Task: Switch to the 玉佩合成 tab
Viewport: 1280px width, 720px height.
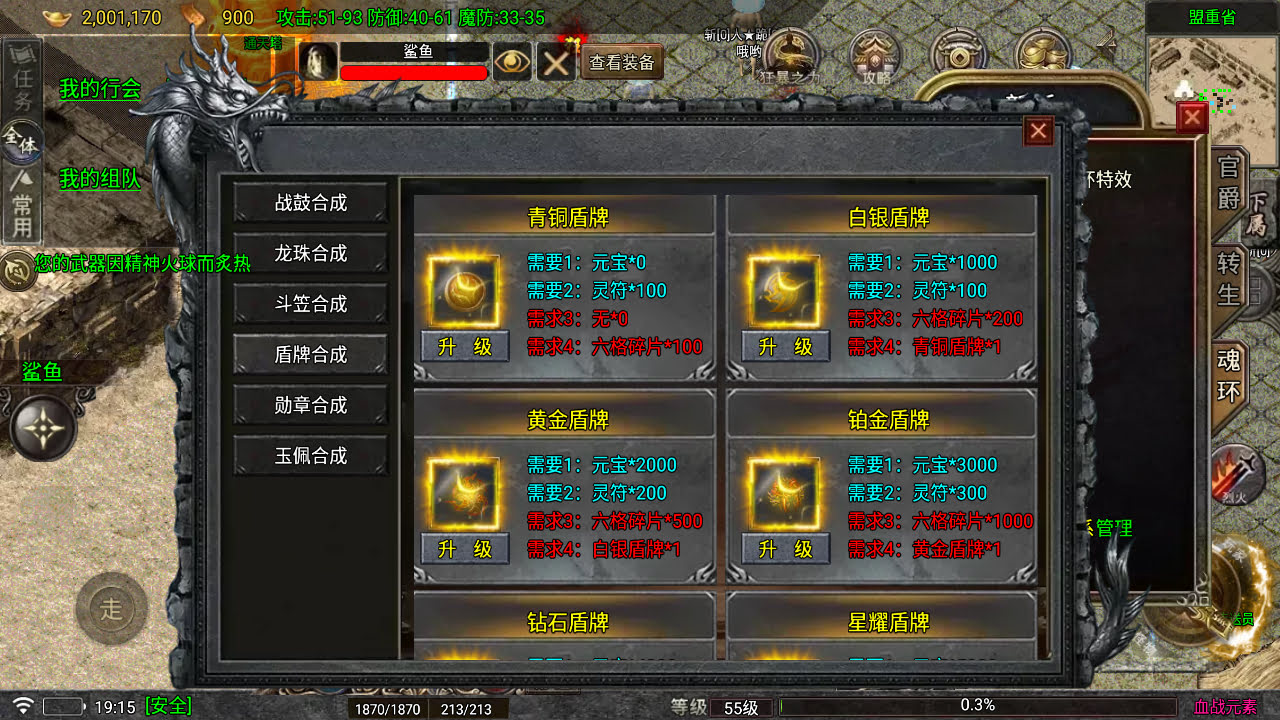Action: coord(310,455)
